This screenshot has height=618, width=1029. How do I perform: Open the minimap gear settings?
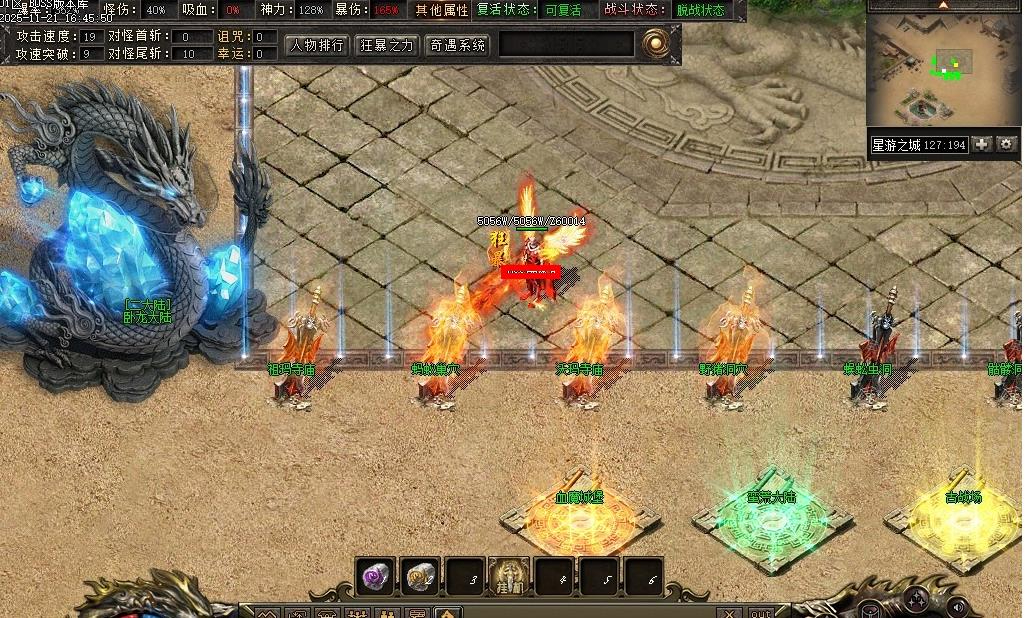(1006, 145)
